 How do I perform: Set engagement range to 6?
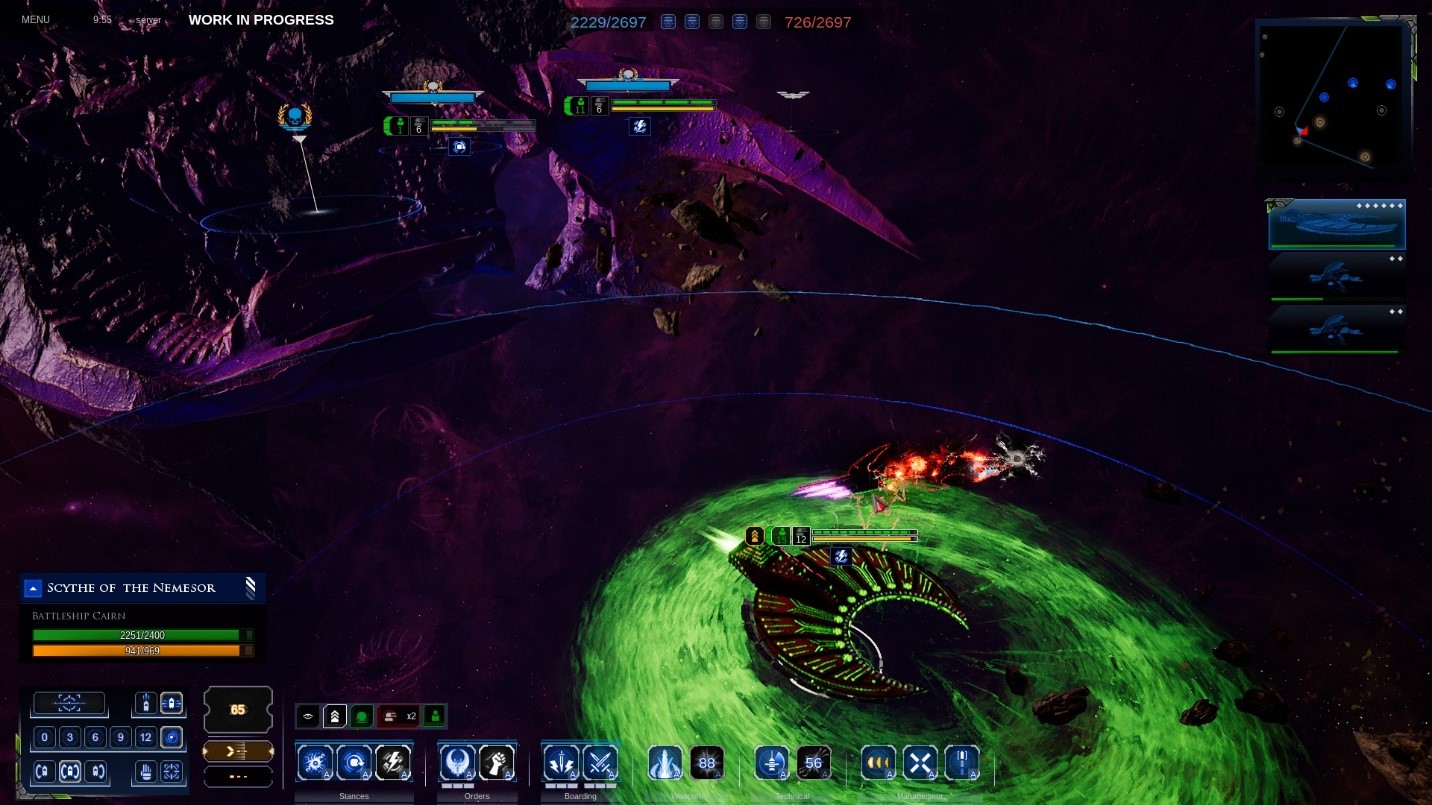coord(95,738)
